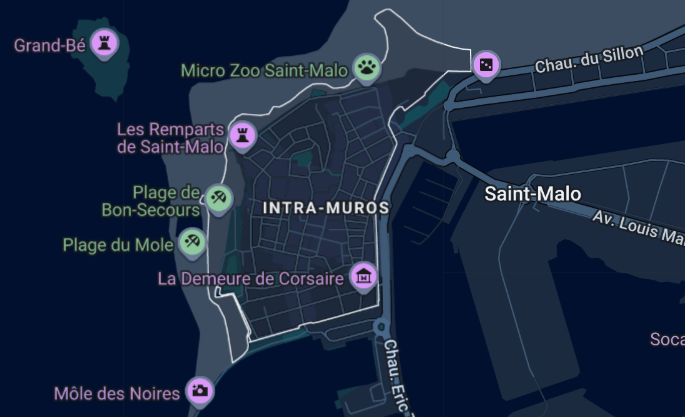Choose the Plage de Bon-Secours beach marker
Image resolution: width=685 pixels, height=417 pixels.
[219, 197]
